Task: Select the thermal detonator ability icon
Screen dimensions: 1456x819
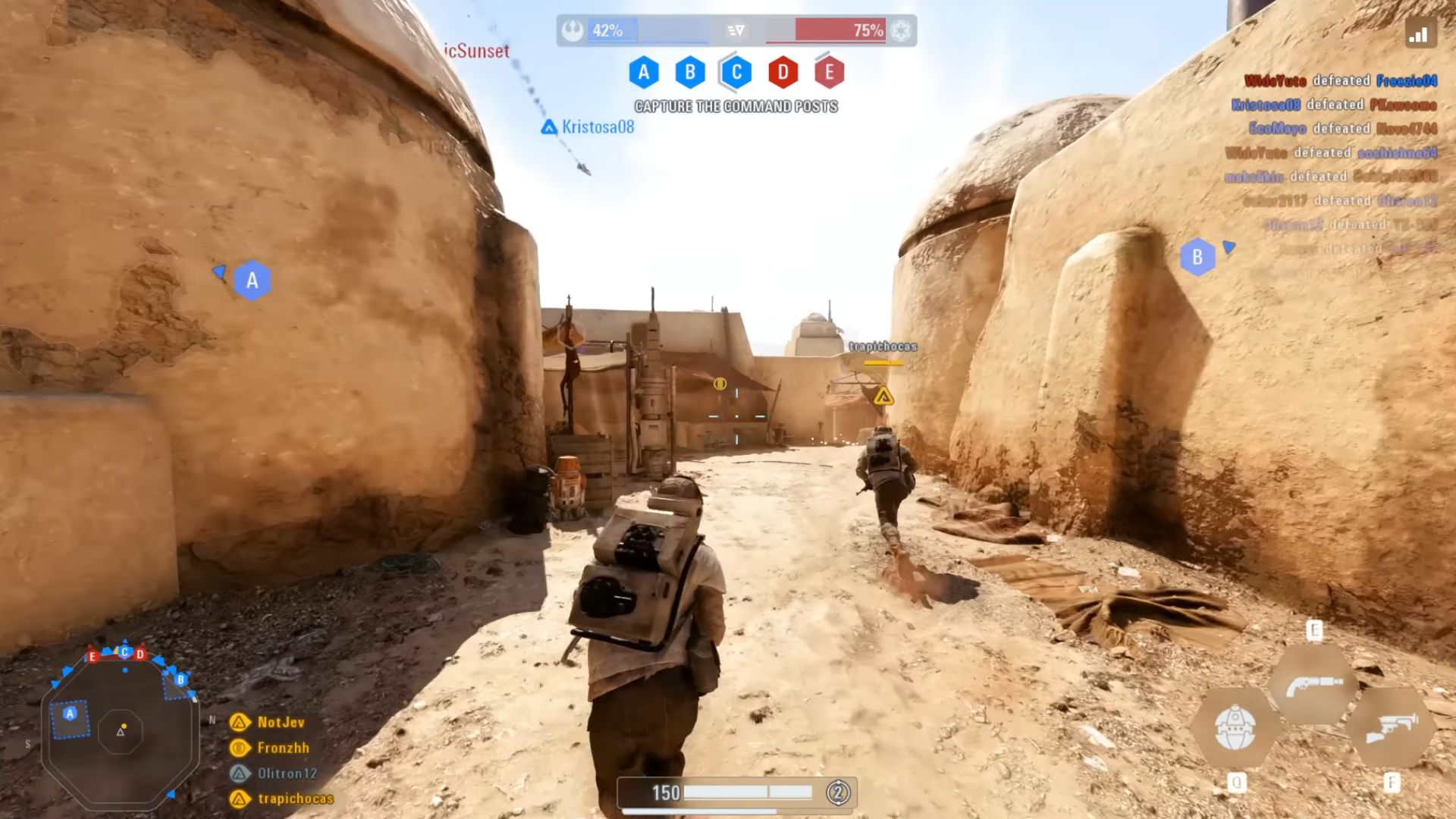Action: [1238, 728]
